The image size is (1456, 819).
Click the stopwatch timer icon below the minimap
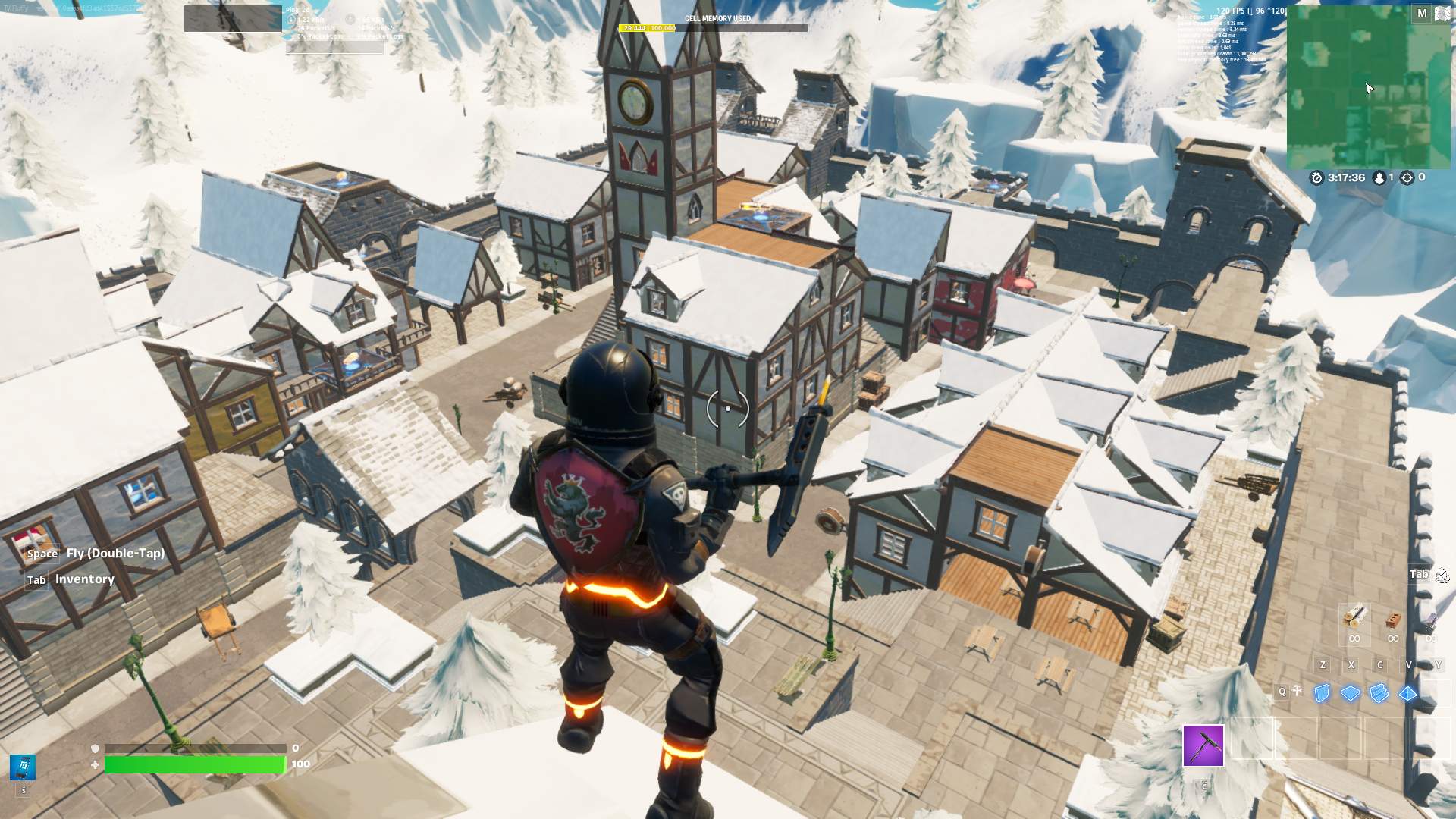[1316, 178]
